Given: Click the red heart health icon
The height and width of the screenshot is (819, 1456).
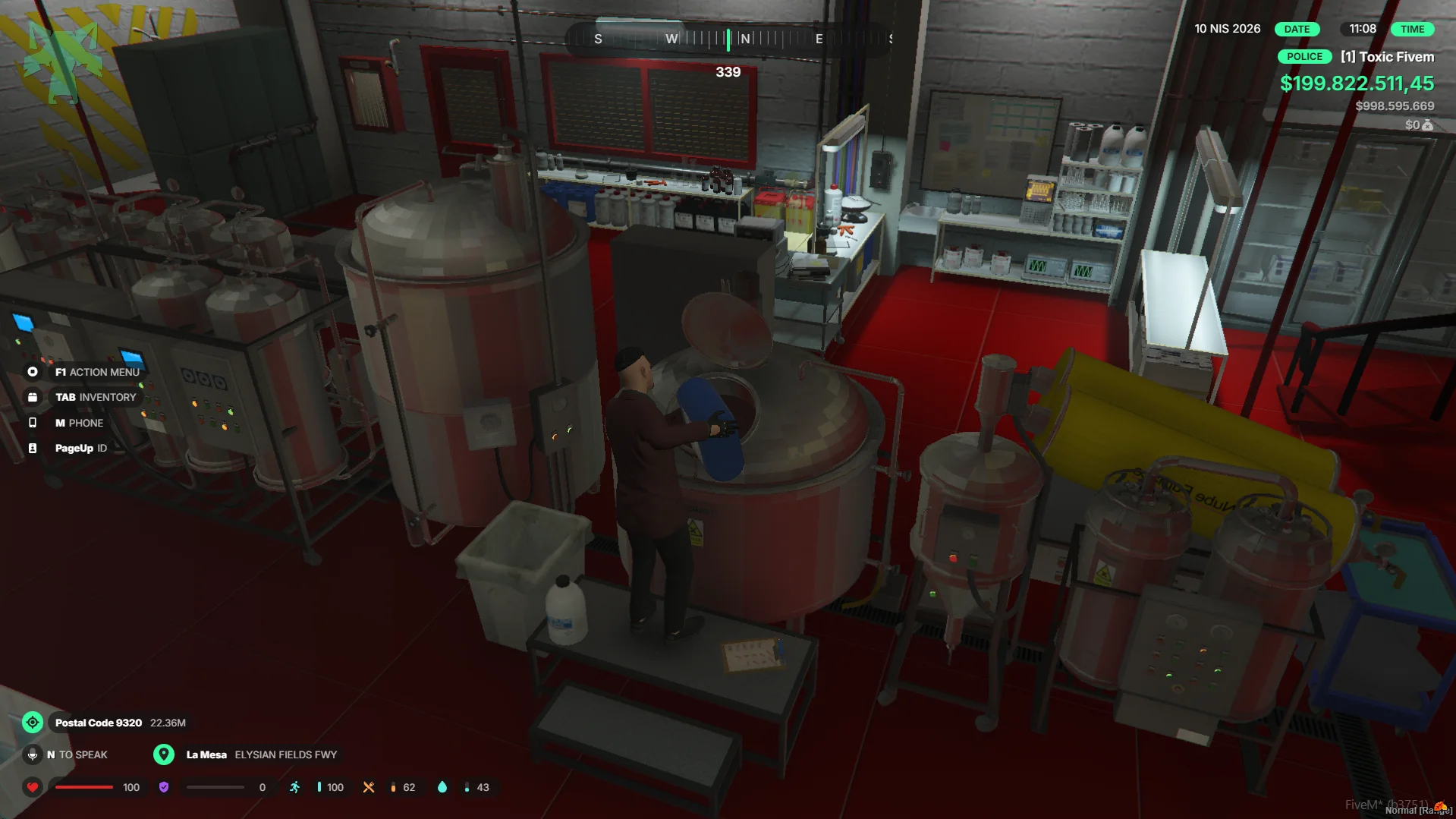Looking at the screenshot, I should point(33,787).
